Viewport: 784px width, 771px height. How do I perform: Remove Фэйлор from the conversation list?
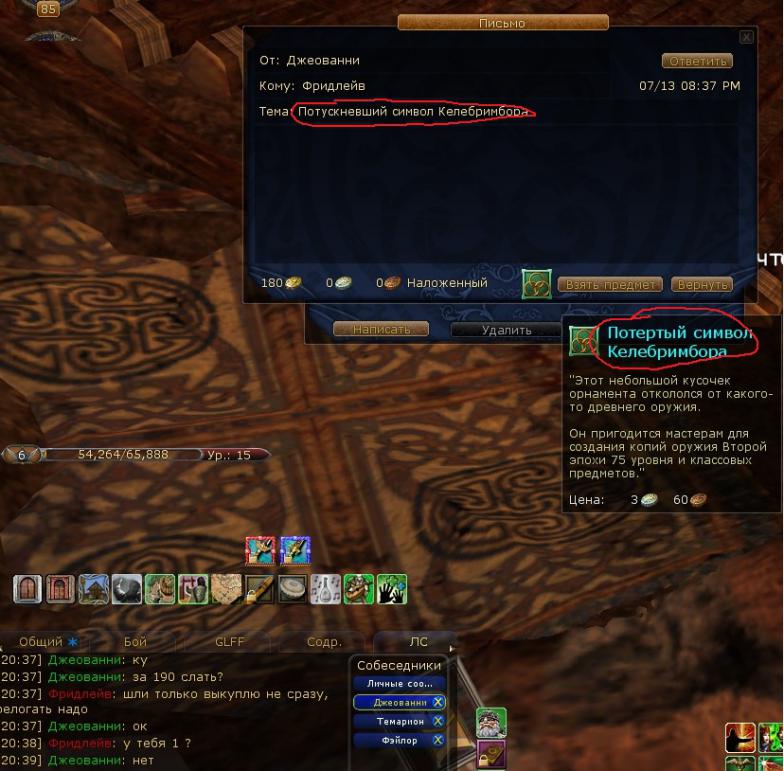pyautogui.click(x=438, y=740)
